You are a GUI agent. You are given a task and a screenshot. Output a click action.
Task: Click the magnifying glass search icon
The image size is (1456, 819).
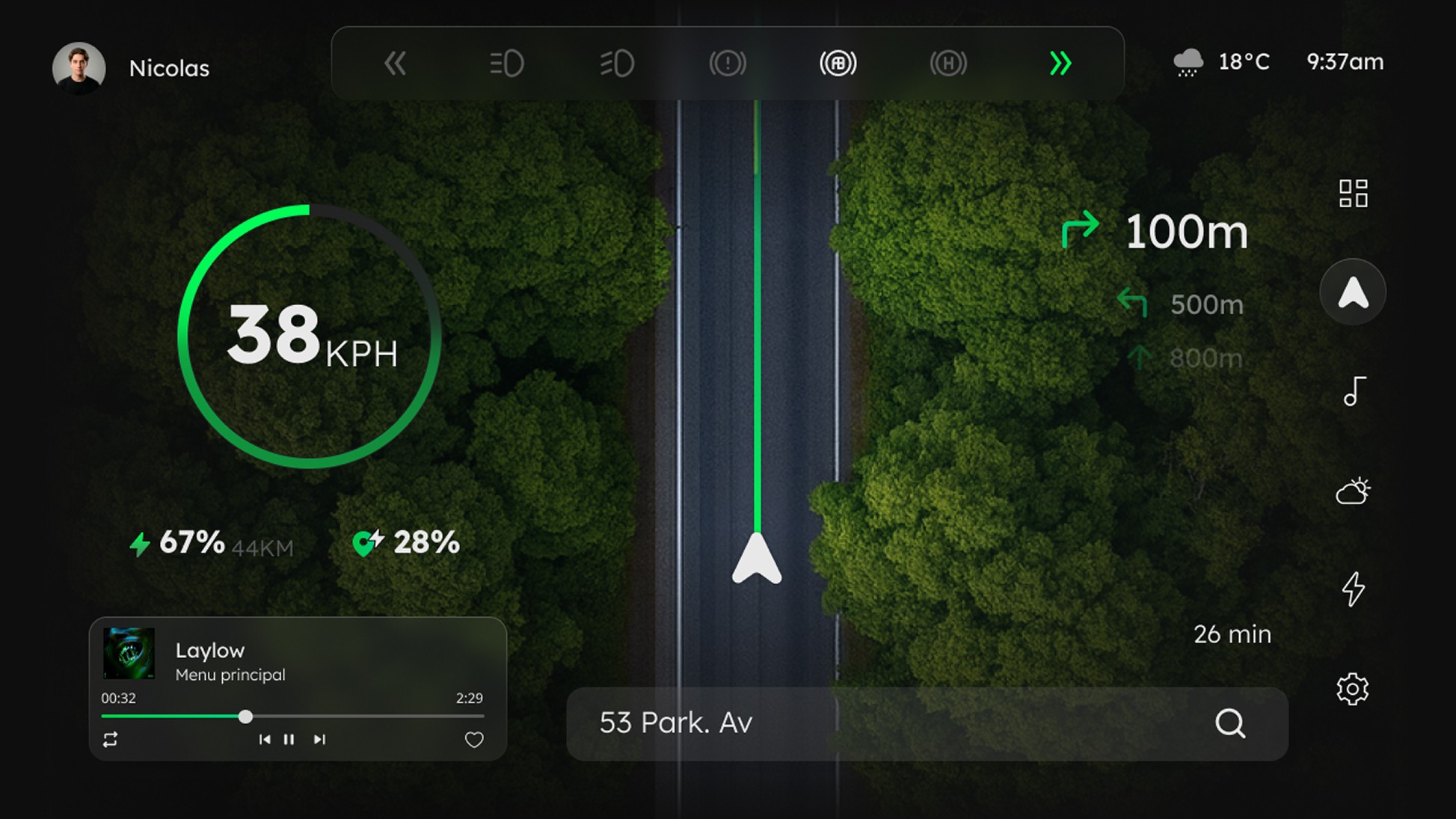point(1230,723)
